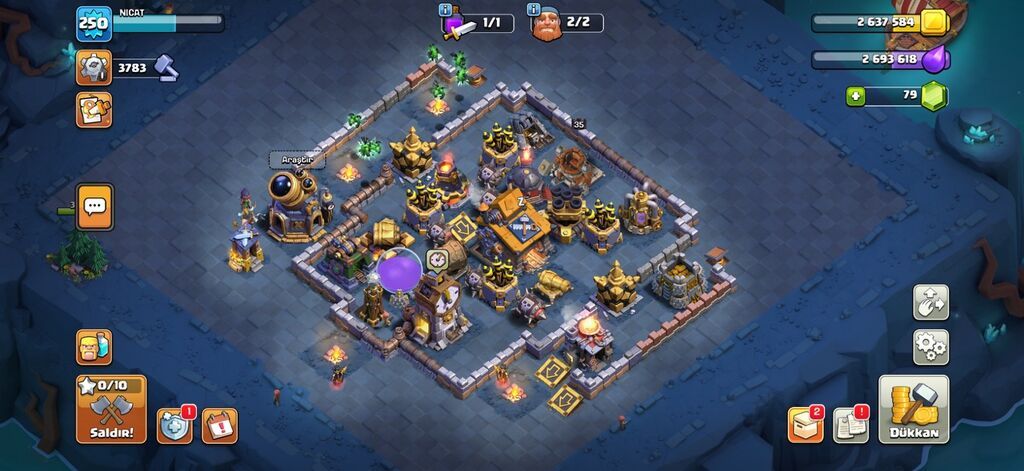Open the chat speech bubble panel
This screenshot has height=471, width=1024.
coord(95,207)
